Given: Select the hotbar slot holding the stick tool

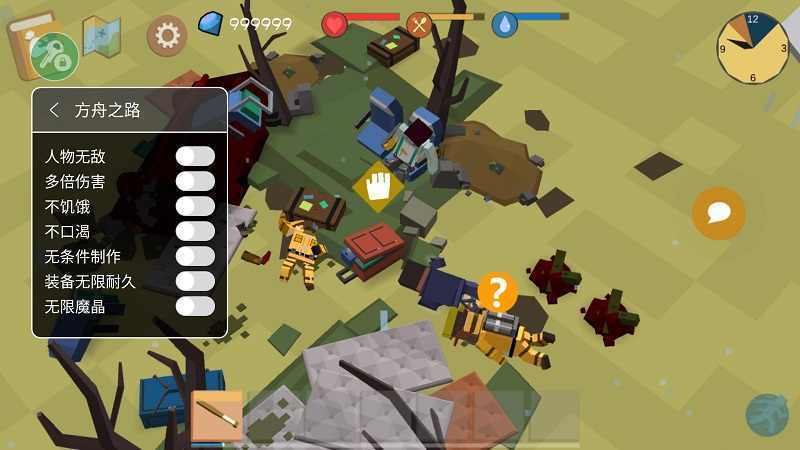Looking at the screenshot, I should pyautogui.click(x=217, y=415).
